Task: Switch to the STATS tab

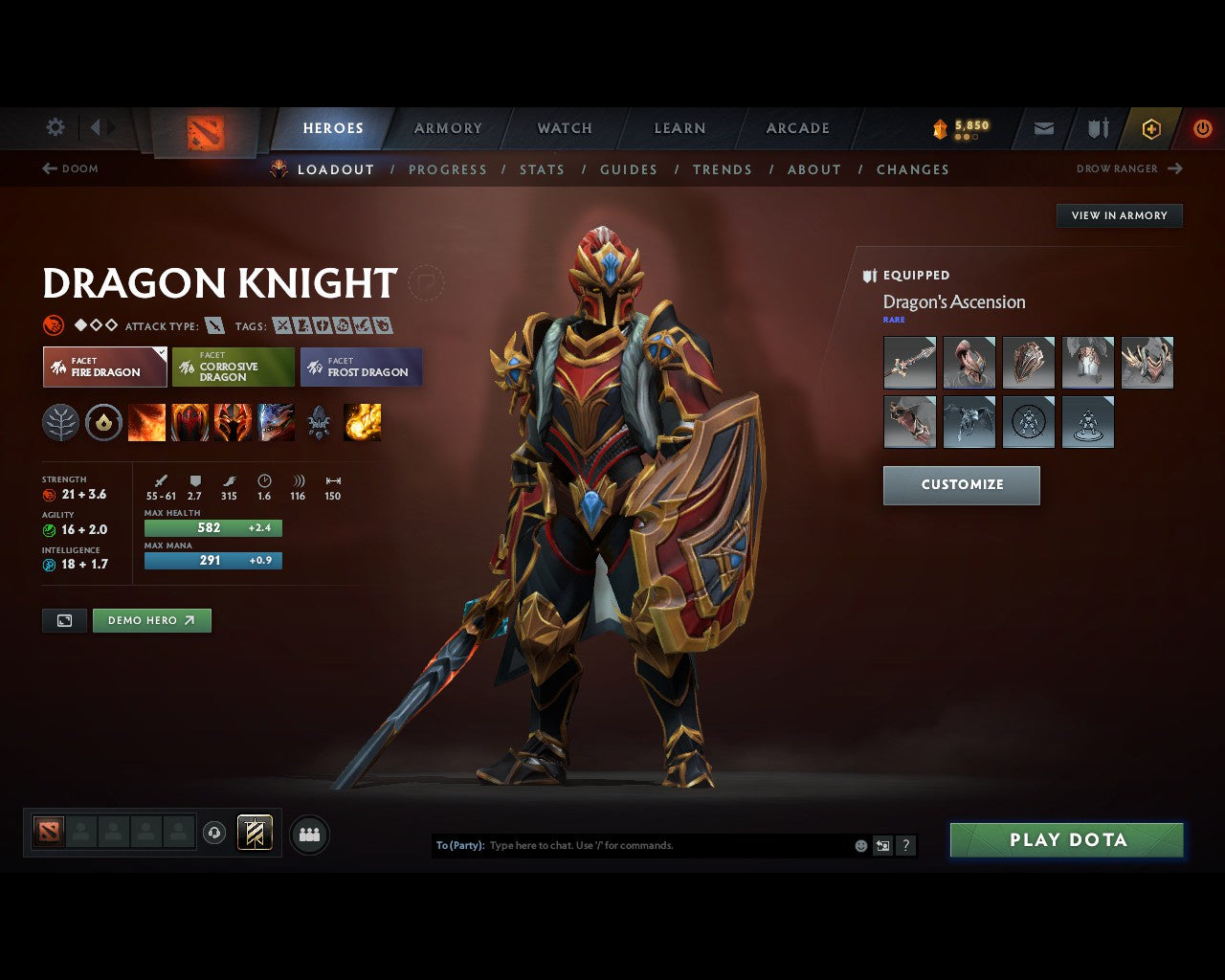Action: [x=542, y=169]
